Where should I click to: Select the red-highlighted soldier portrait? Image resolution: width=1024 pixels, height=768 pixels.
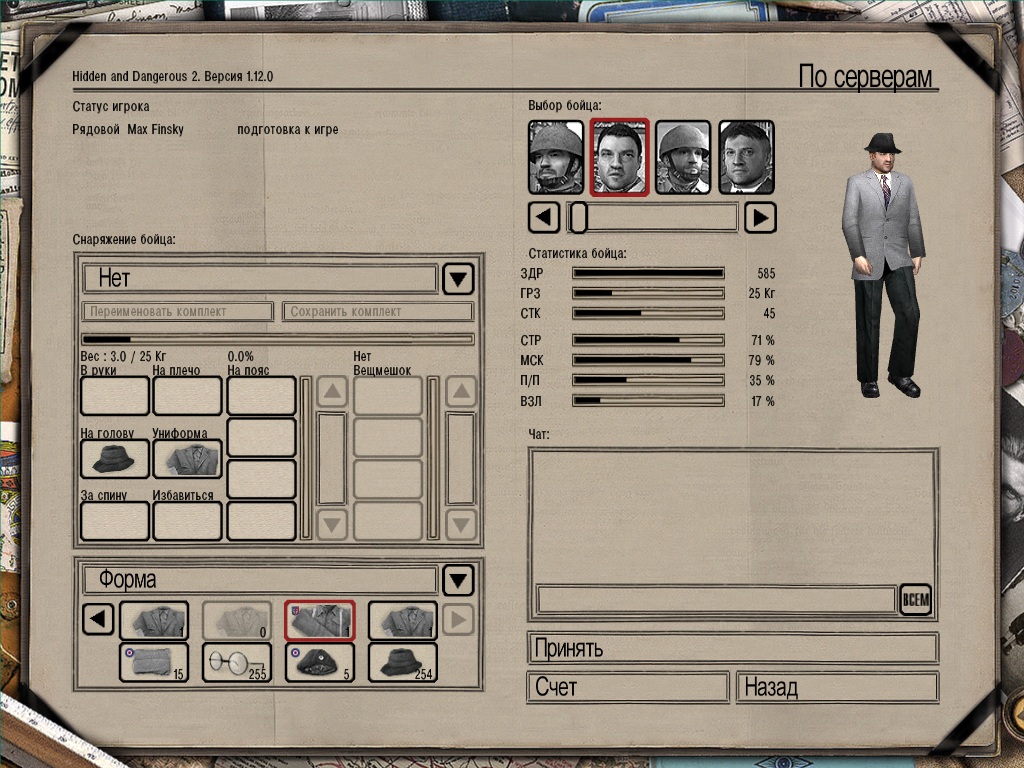620,157
